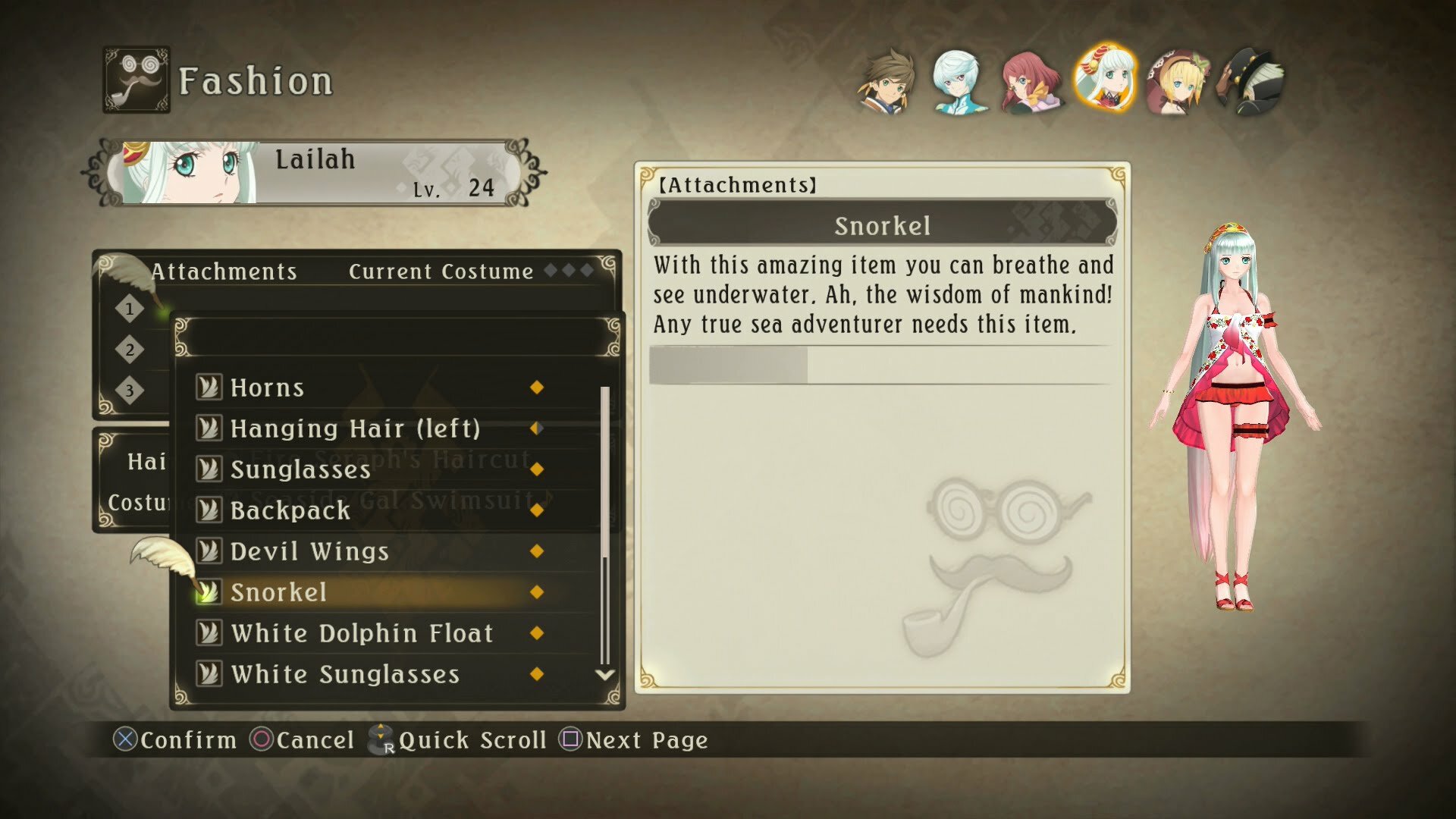This screenshot has width=1456, height=819.
Task: Select White Sunglasses from the list
Action: (345, 674)
